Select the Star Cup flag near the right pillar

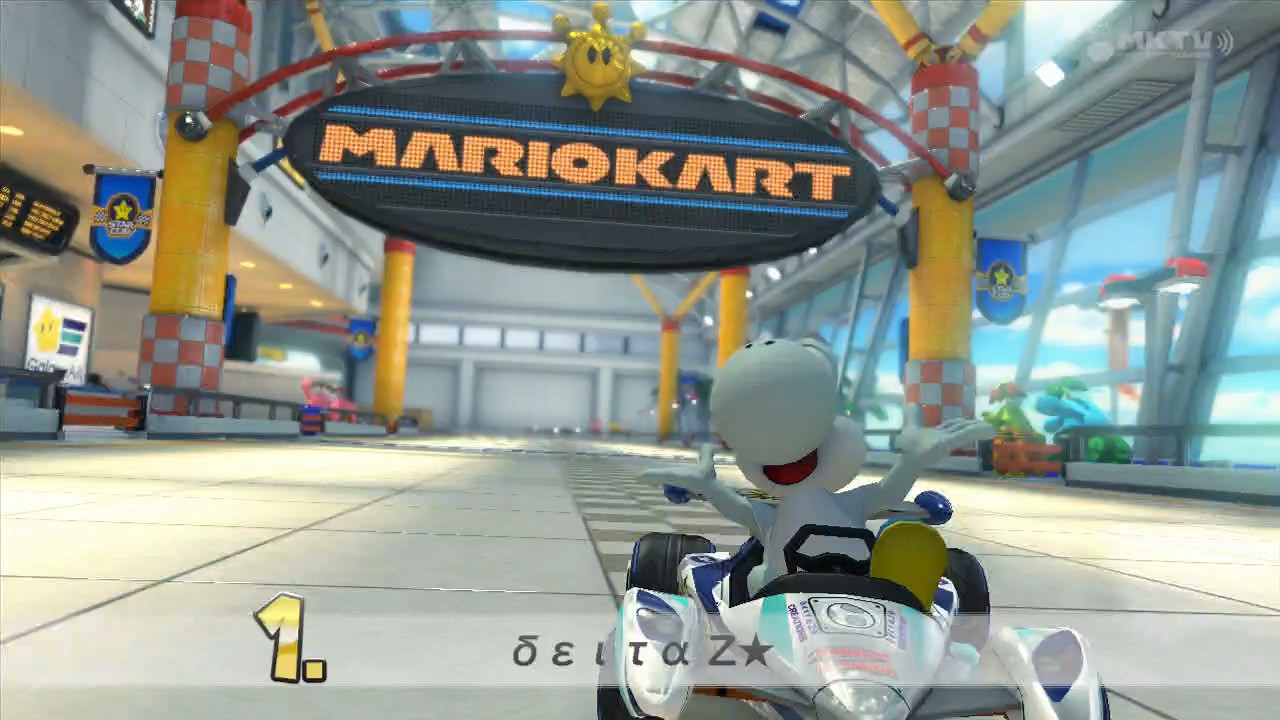1000,280
